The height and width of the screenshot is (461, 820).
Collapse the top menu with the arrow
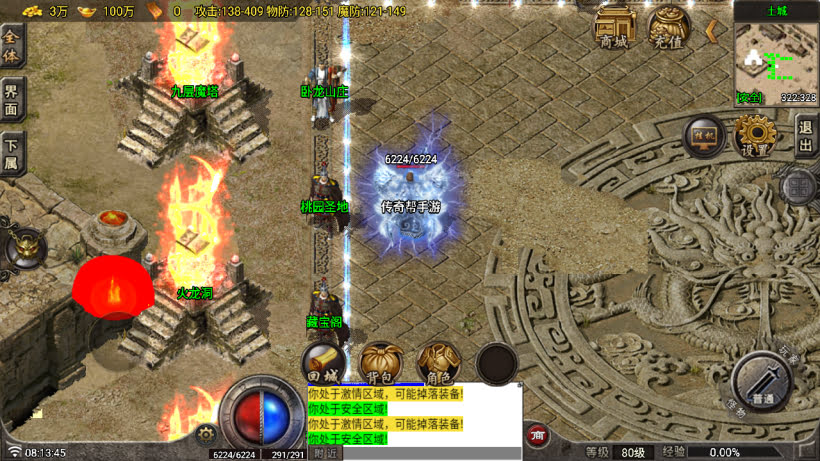point(711,30)
